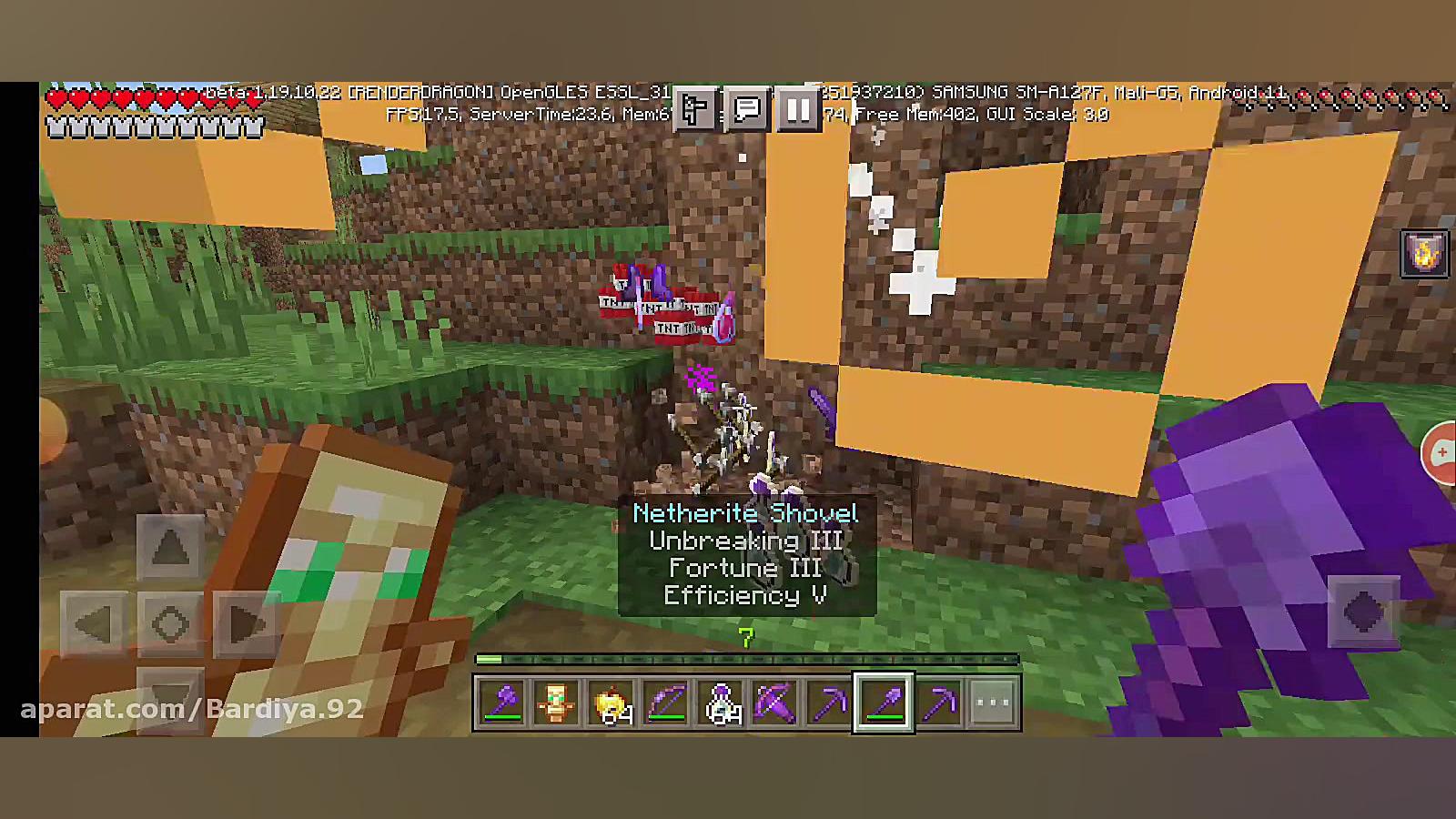Tap the D-pad left arrow
This screenshot has width=1456, height=819.
94,624
